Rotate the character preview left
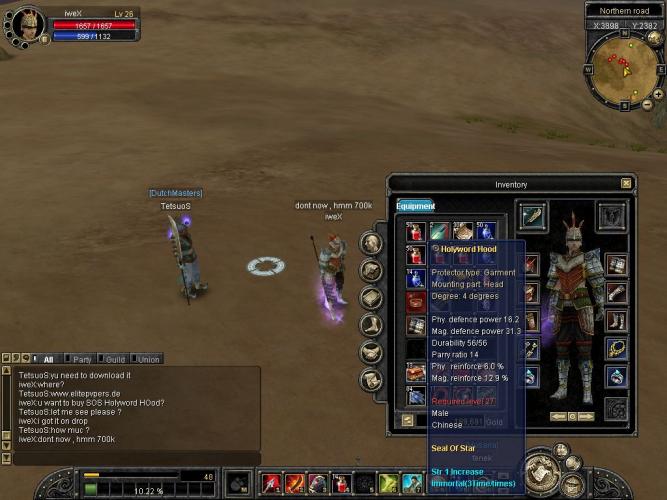The image size is (667, 500). point(556,416)
